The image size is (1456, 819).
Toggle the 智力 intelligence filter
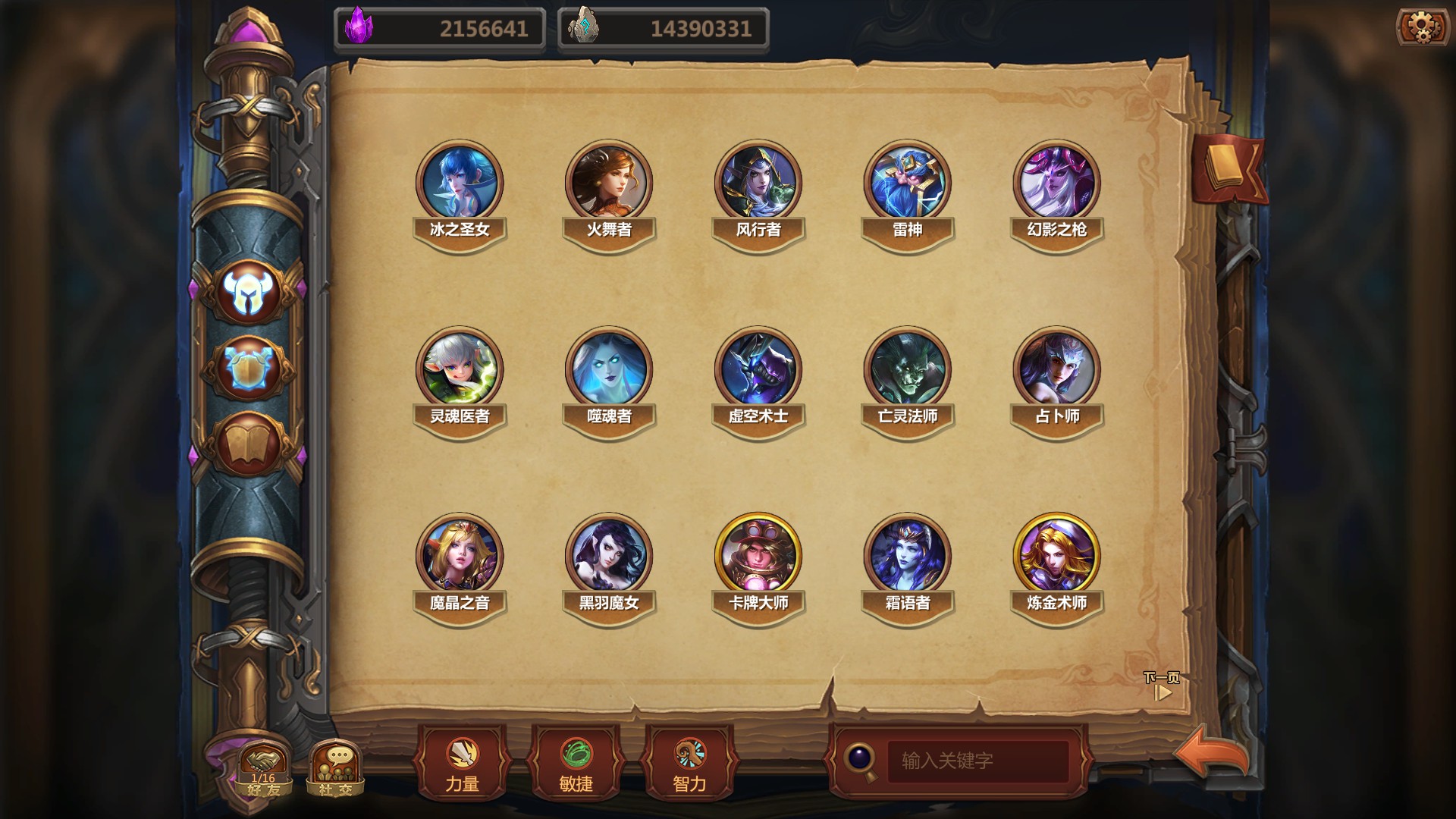pos(688,762)
